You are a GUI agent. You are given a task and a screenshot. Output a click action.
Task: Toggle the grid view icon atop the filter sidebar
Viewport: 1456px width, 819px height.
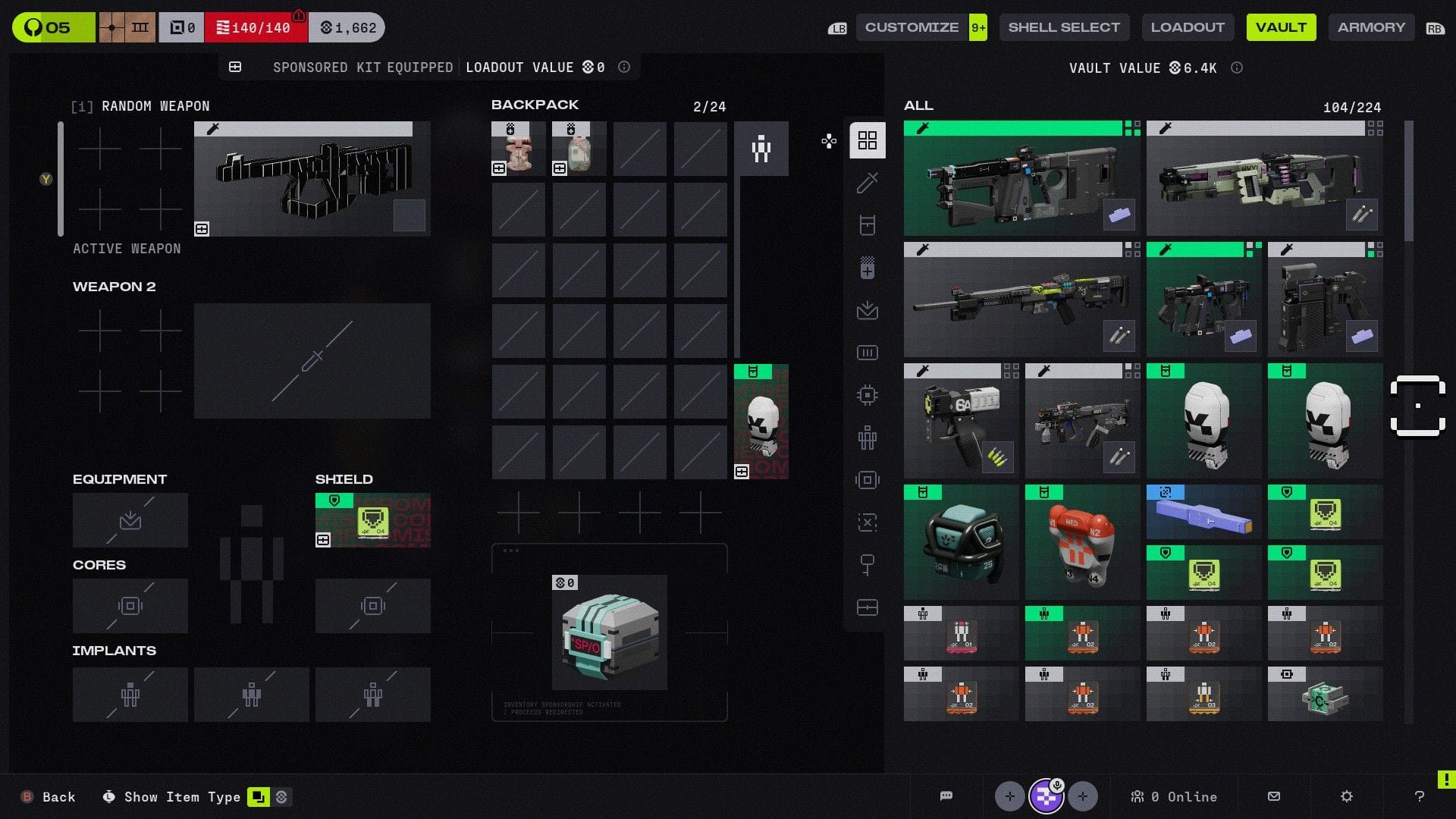click(867, 140)
